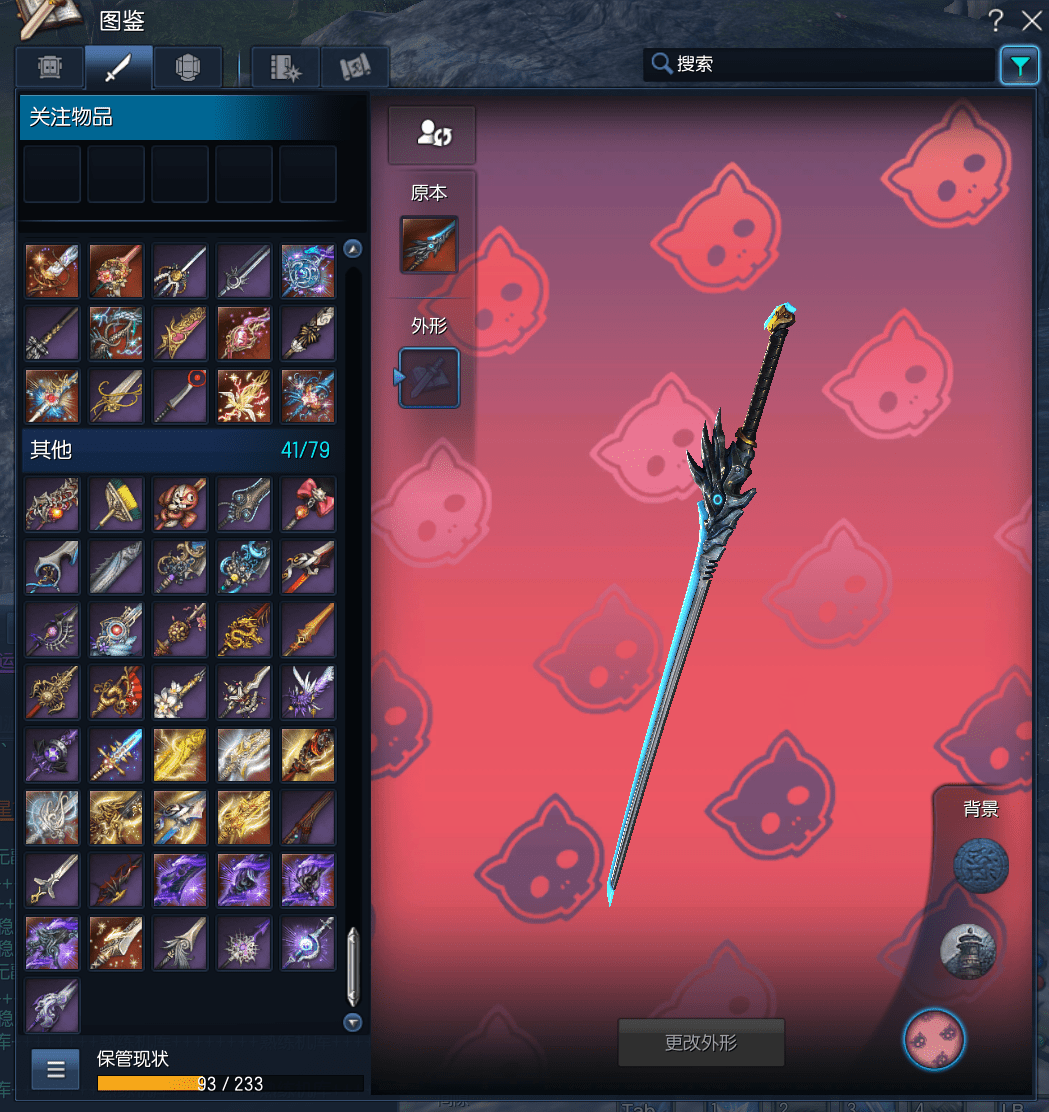Click the 更改外形 button

point(701,1043)
